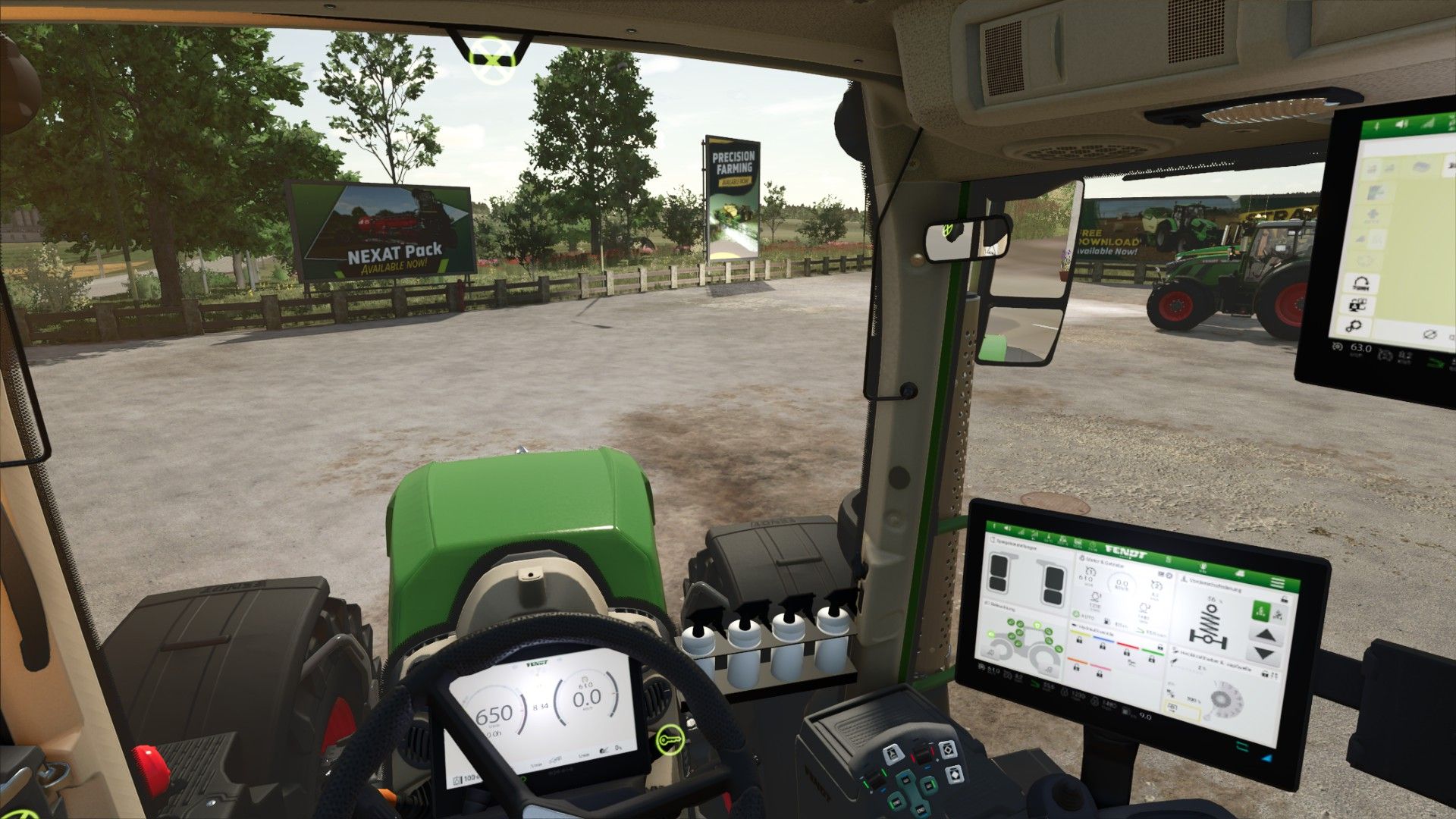Tap the 650 rpm speedometer display on the steering column

click(497, 717)
